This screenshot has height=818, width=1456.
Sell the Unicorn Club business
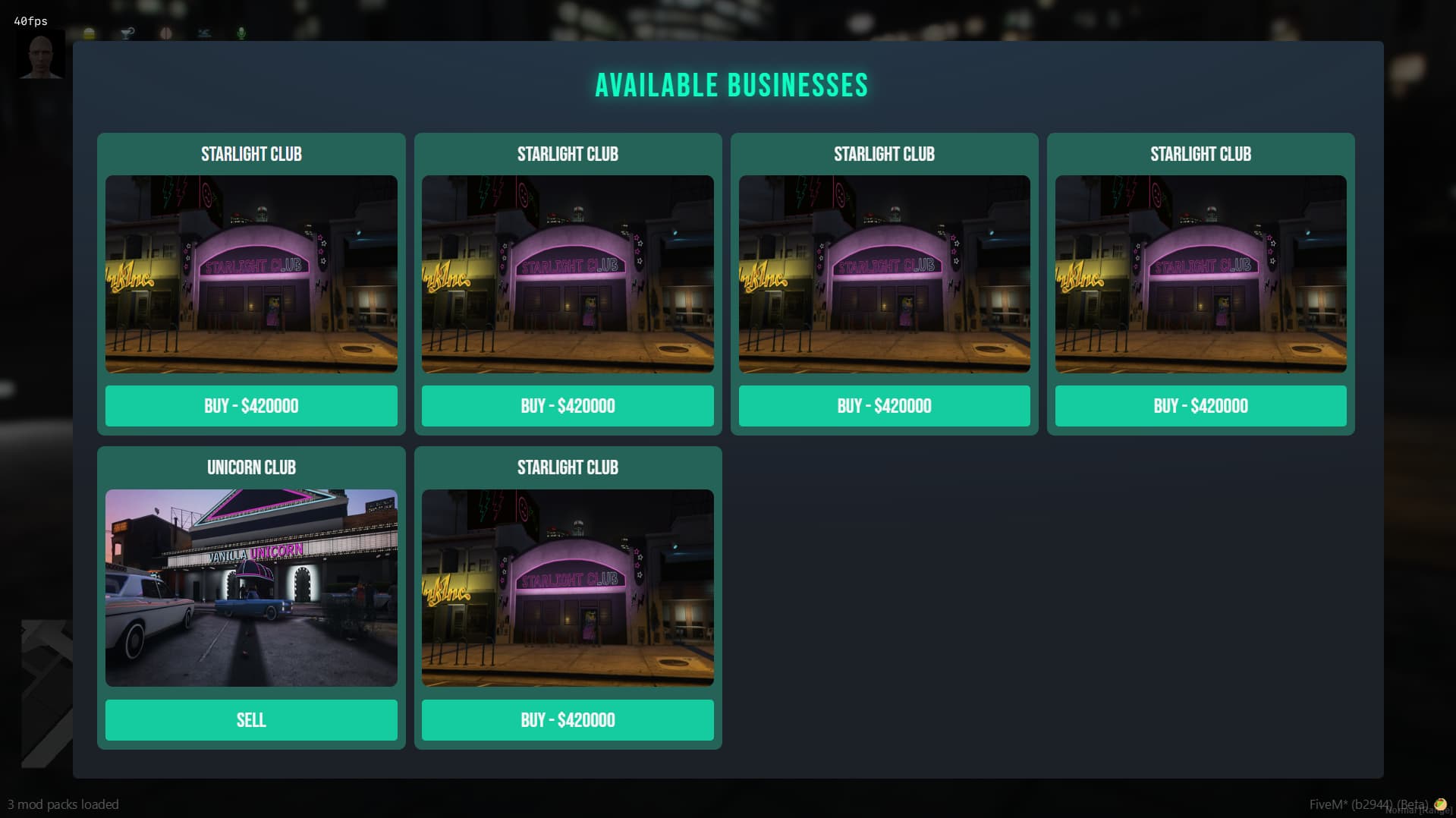[250, 719]
